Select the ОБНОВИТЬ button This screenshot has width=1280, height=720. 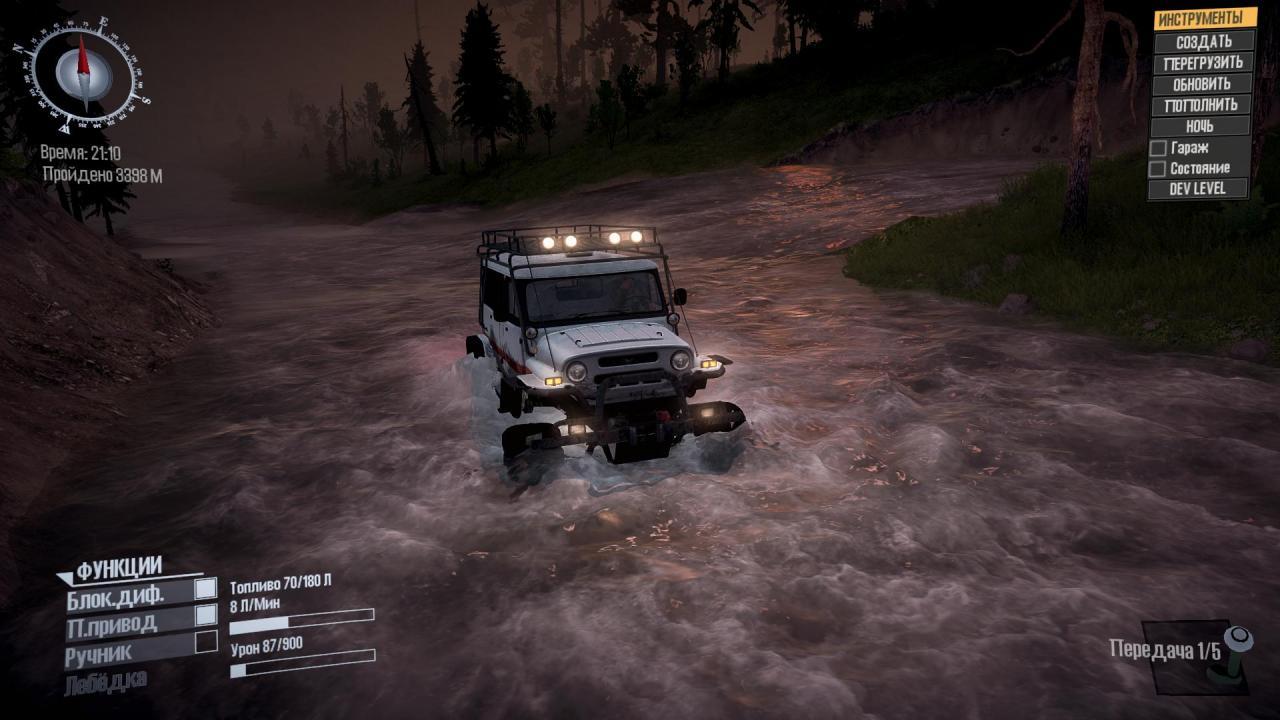pyautogui.click(x=1202, y=84)
